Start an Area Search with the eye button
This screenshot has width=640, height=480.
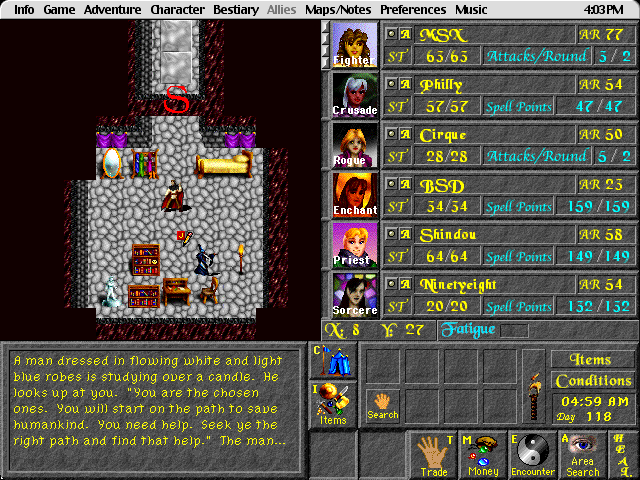pyautogui.click(x=583, y=455)
